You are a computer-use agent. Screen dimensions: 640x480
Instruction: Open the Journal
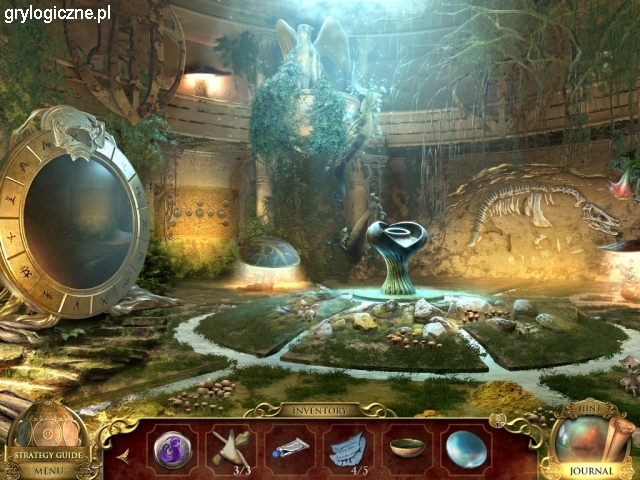tap(590, 472)
